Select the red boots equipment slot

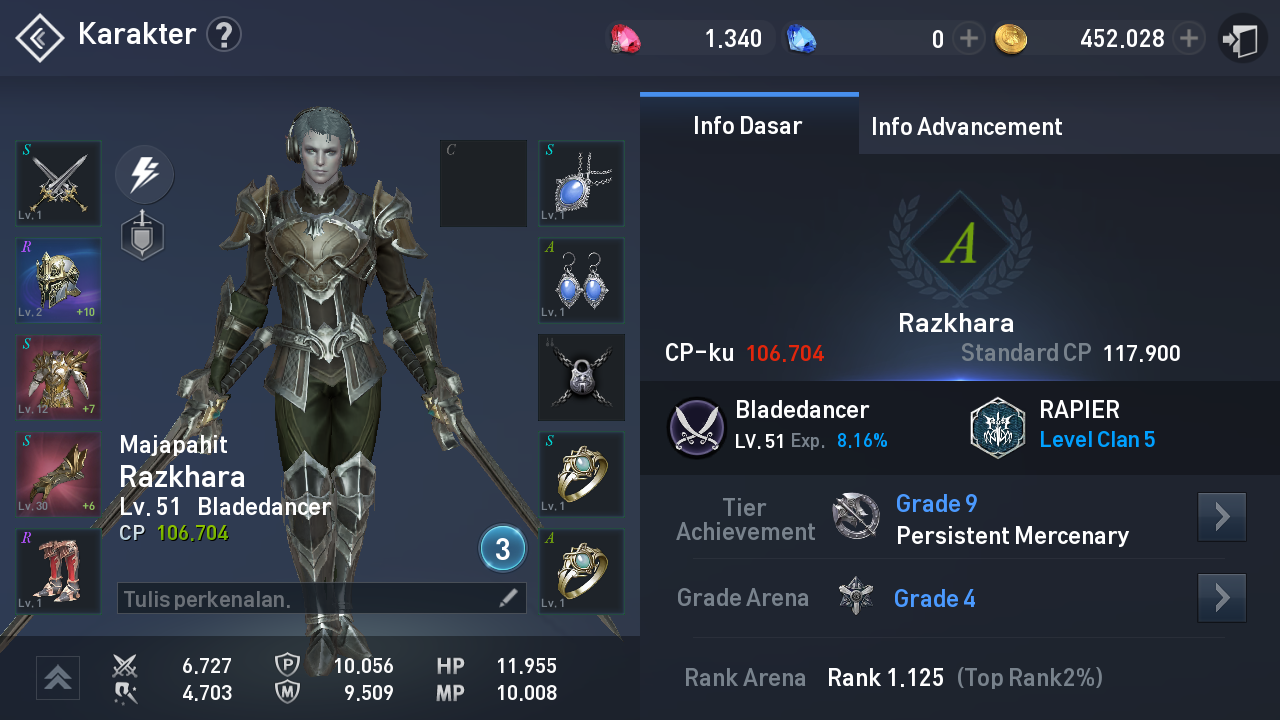click(59, 572)
